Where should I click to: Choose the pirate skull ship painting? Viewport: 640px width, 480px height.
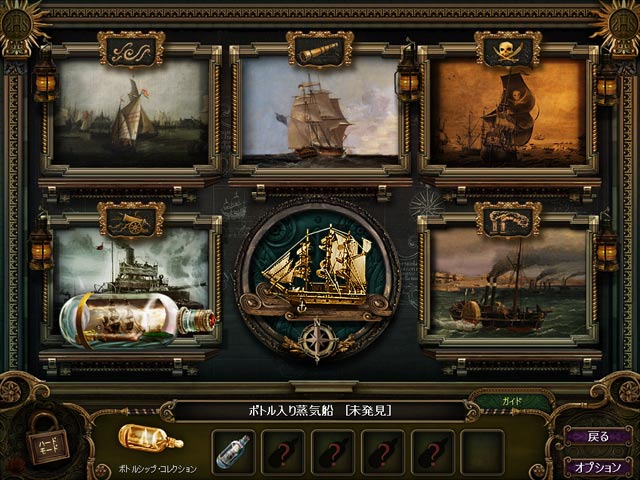point(508,111)
